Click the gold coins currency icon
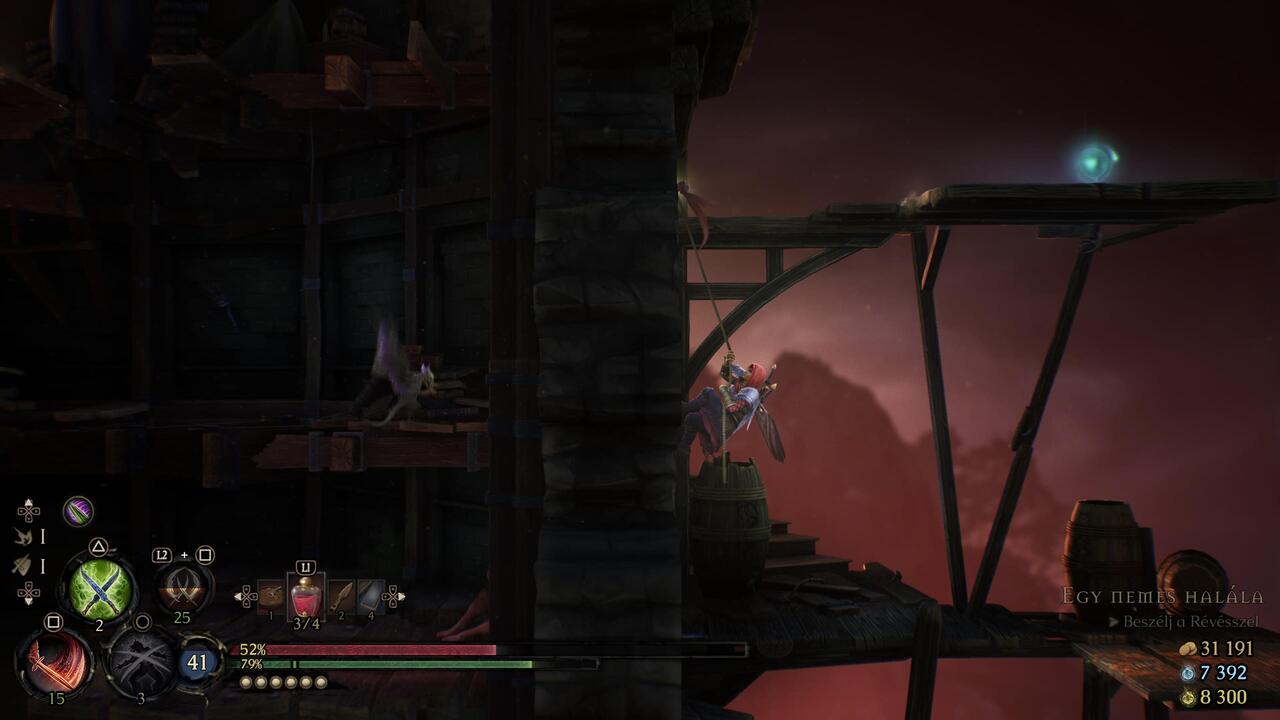Viewport: 1280px width, 720px height. (x=1188, y=649)
